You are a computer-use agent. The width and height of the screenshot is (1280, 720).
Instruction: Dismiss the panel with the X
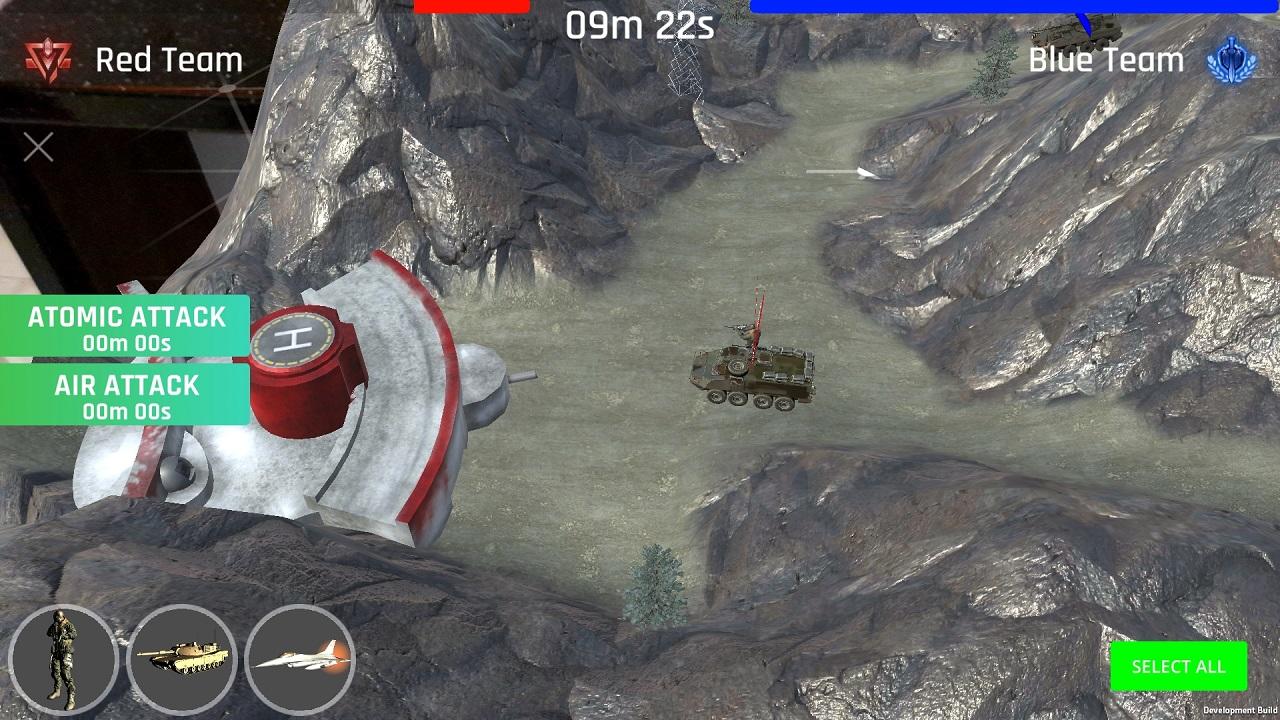37,146
